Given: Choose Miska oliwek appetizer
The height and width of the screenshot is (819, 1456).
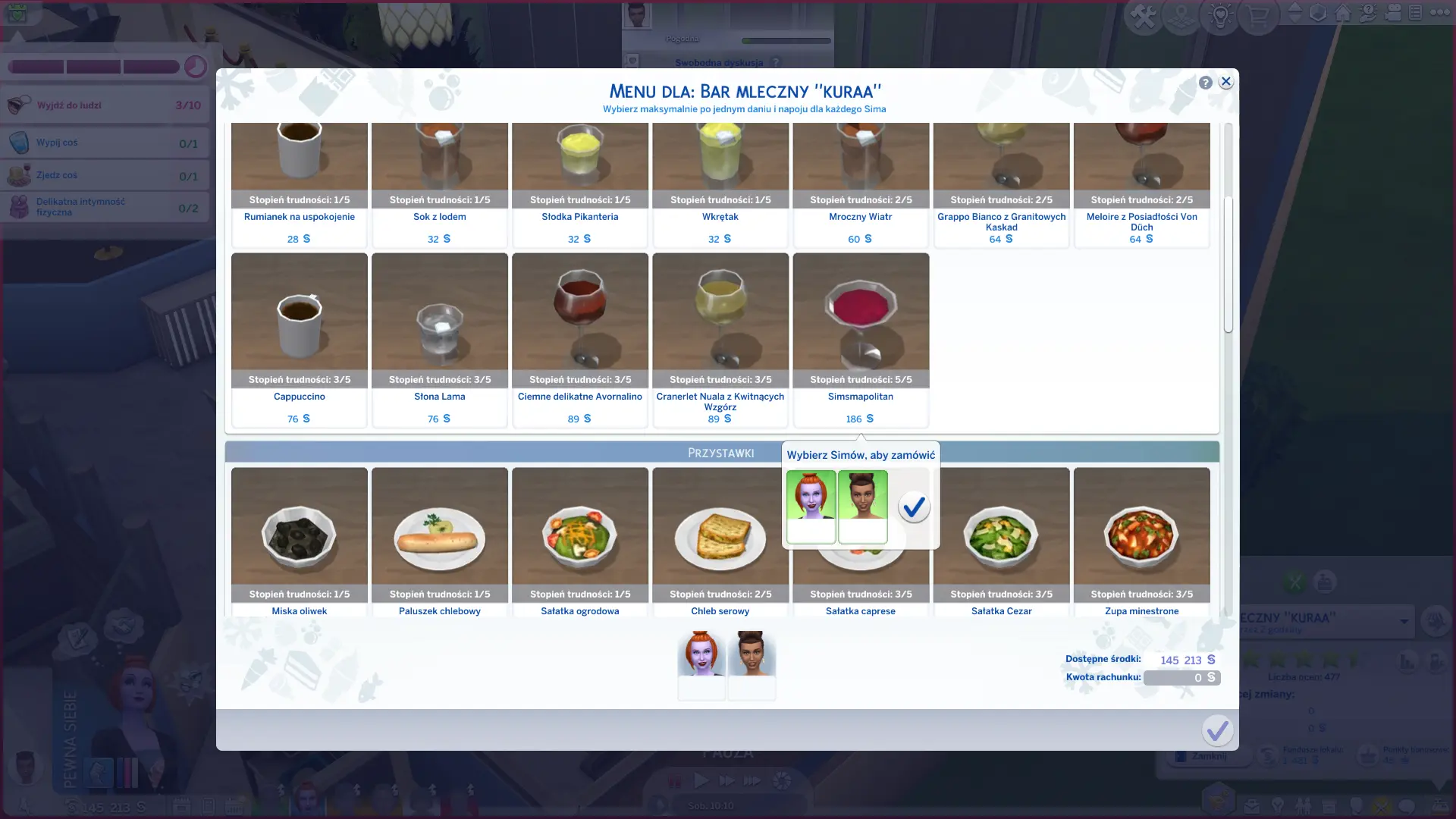Looking at the screenshot, I should (x=299, y=538).
